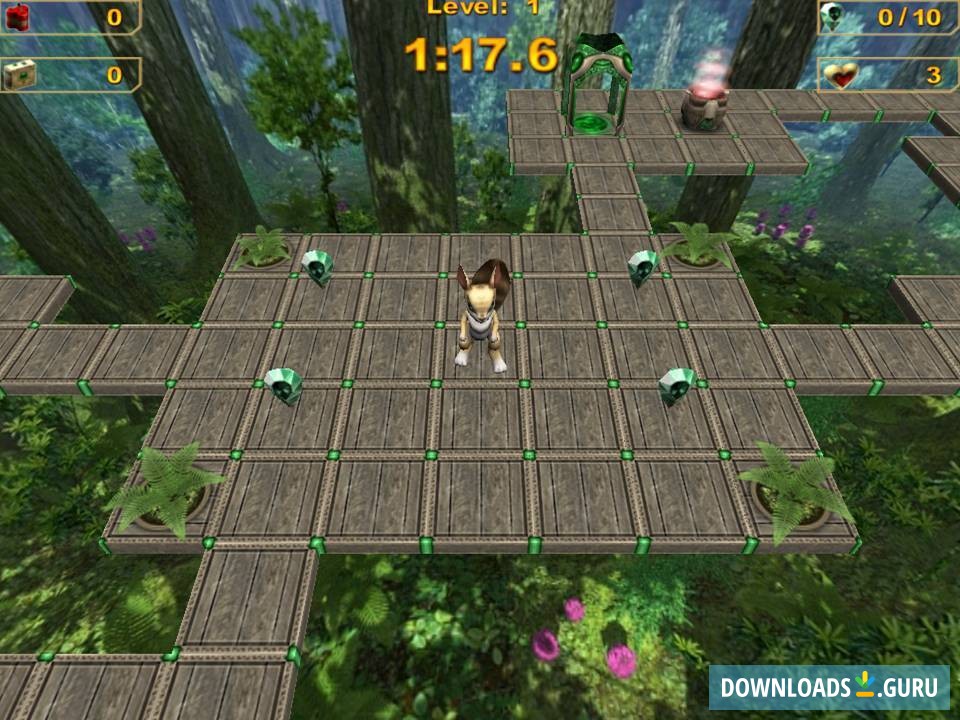
Task: Click the first-aid kit item icon
Action: [19, 74]
